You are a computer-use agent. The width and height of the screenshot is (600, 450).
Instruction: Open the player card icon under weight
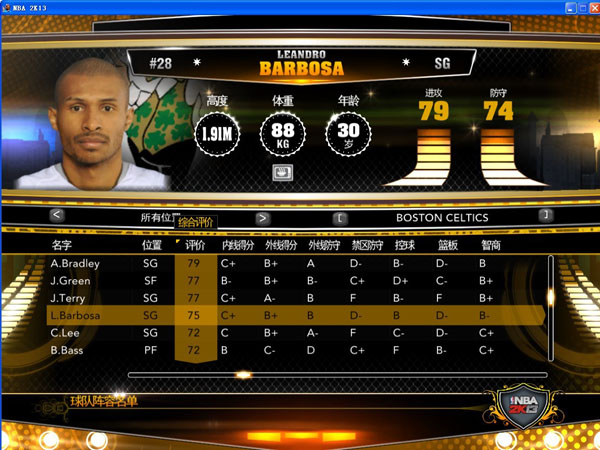[x=282, y=172]
